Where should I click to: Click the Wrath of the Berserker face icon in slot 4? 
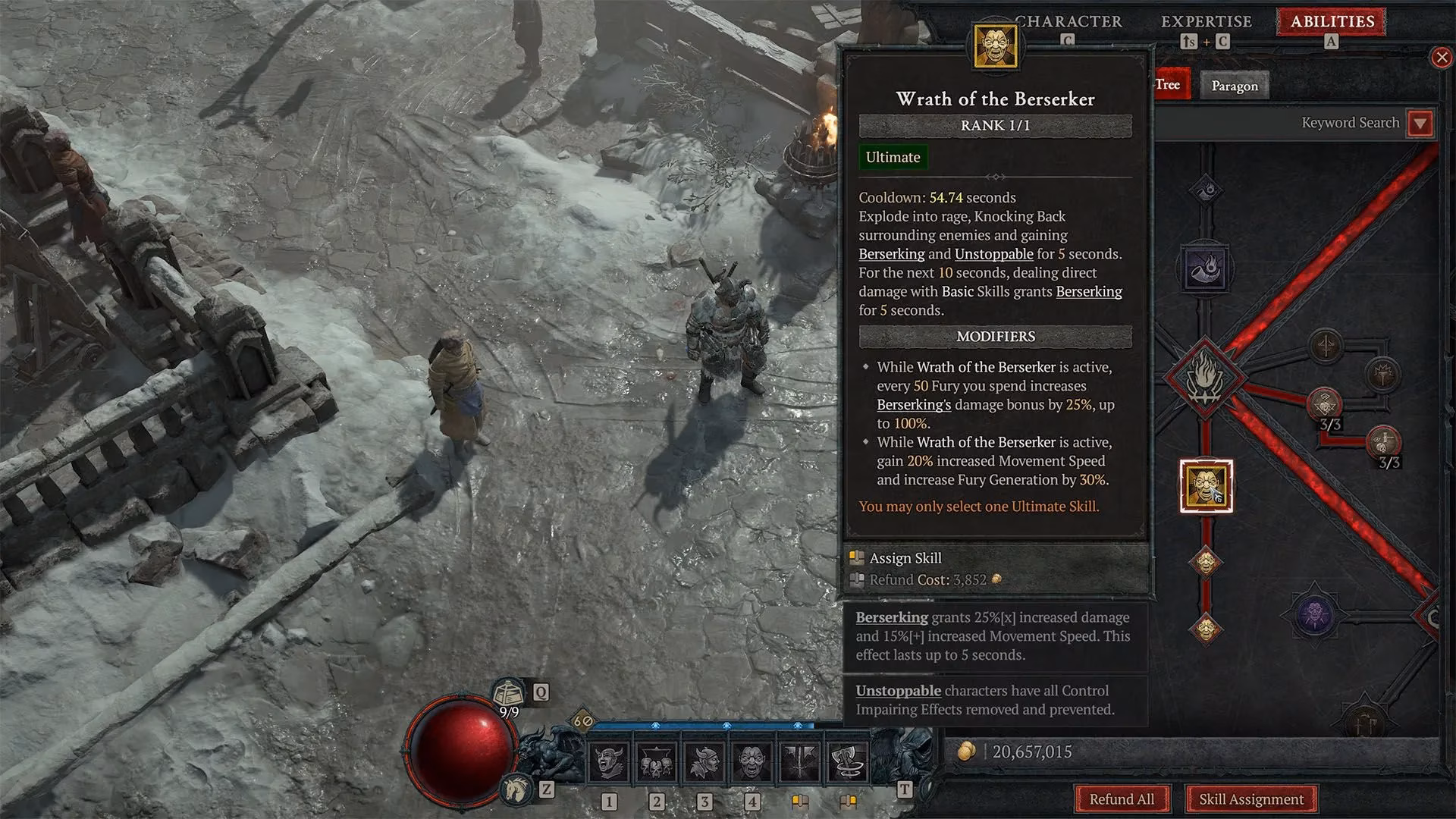[x=754, y=761]
